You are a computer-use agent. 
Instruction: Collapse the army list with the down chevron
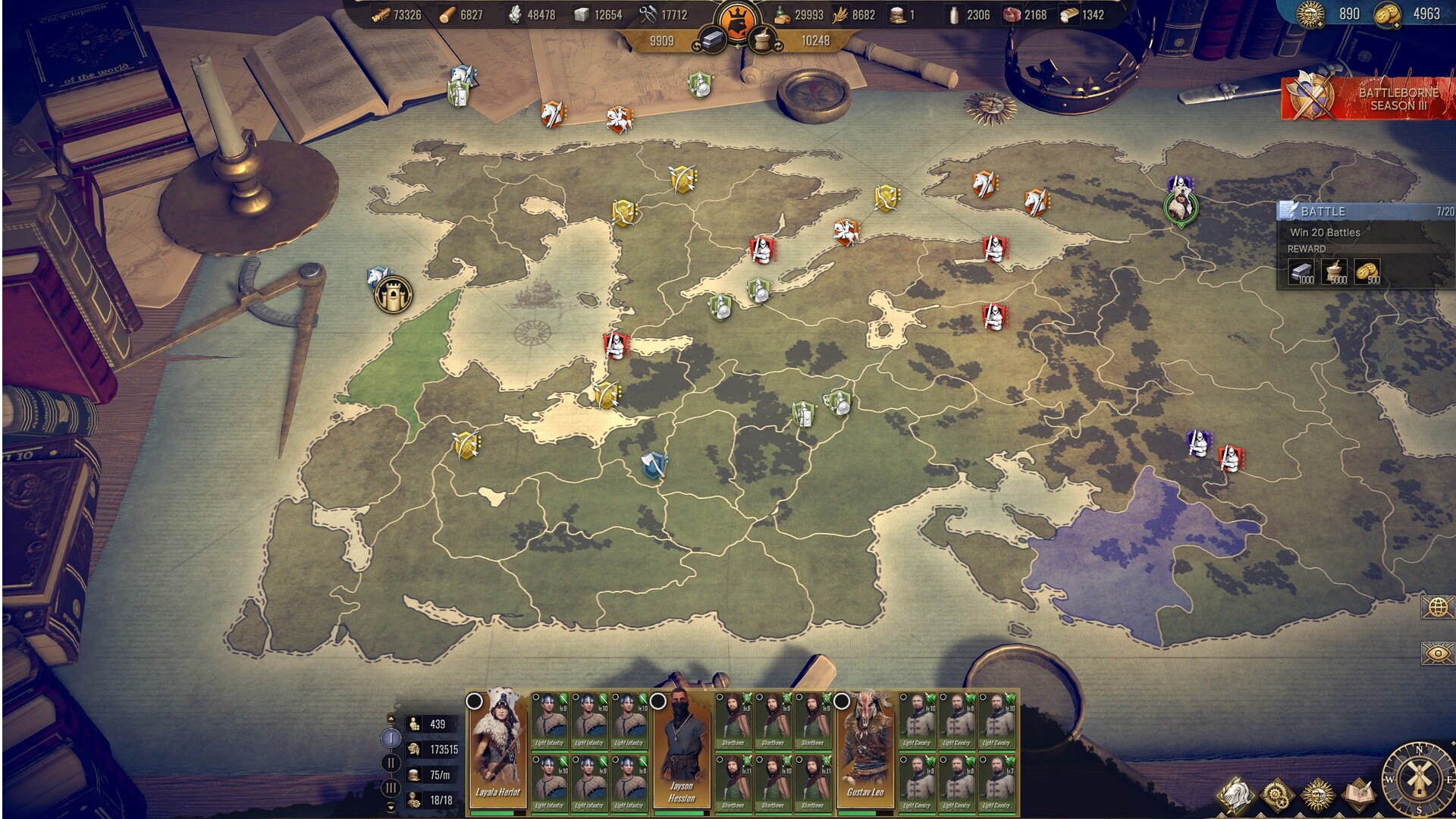tap(391, 806)
